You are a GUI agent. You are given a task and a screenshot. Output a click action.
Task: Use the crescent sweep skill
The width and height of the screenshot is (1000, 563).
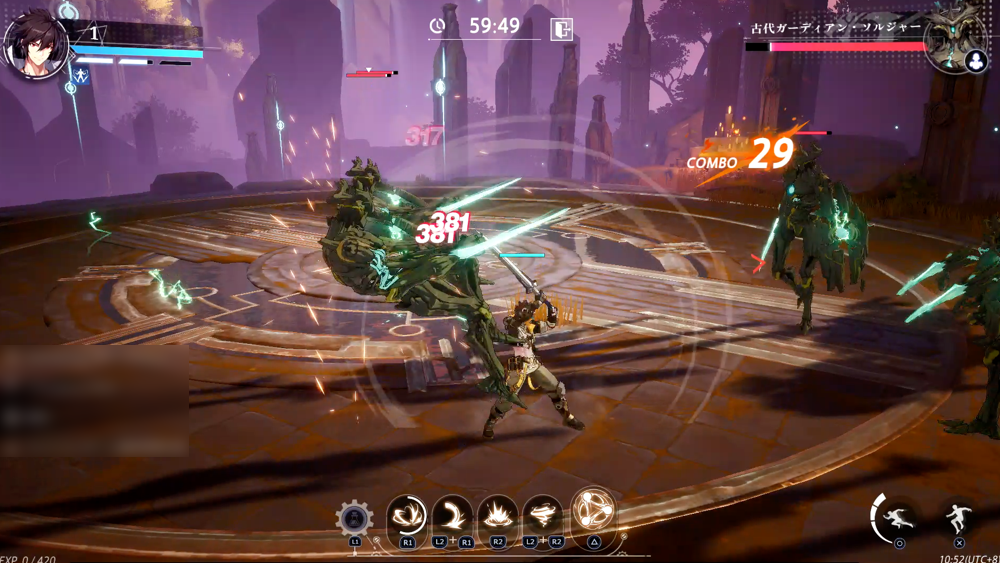tap(453, 516)
